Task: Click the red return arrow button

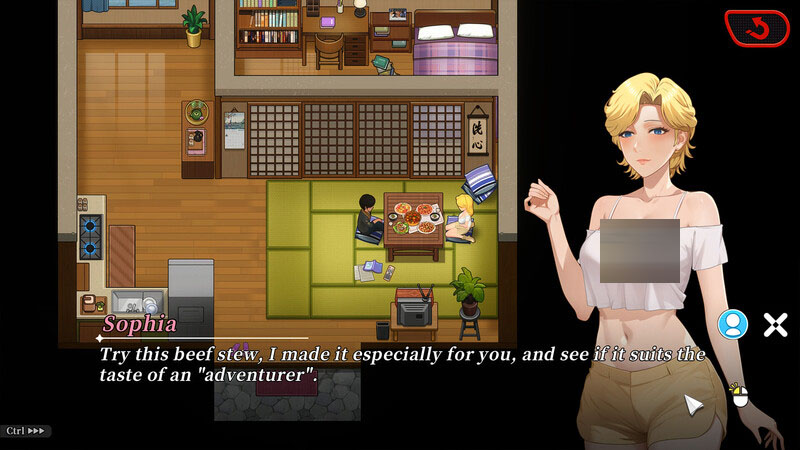Action: 757,28
